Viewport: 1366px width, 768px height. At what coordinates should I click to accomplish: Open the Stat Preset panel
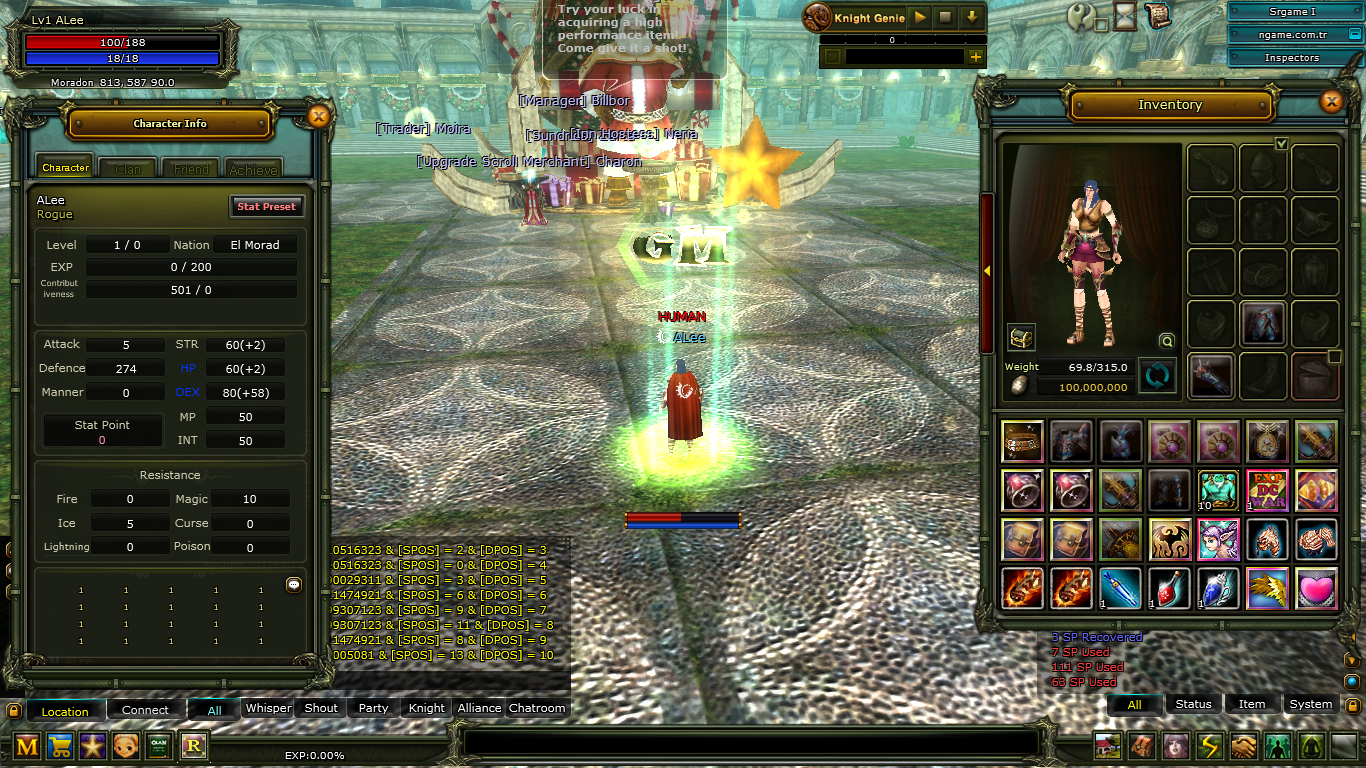[x=266, y=206]
